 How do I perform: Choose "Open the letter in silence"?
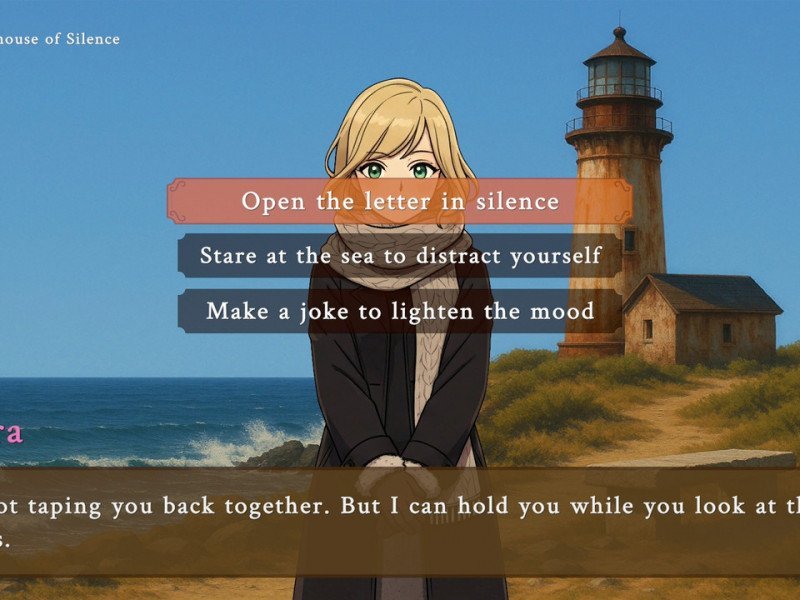click(x=400, y=201)
